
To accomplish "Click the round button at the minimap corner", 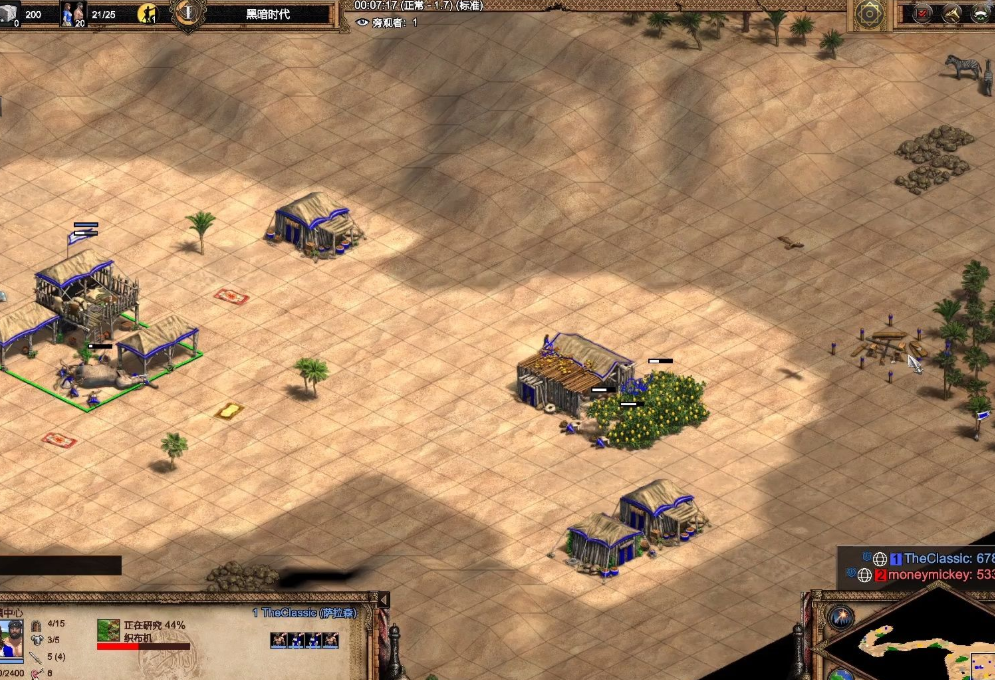I will click(x=838, y=614).
